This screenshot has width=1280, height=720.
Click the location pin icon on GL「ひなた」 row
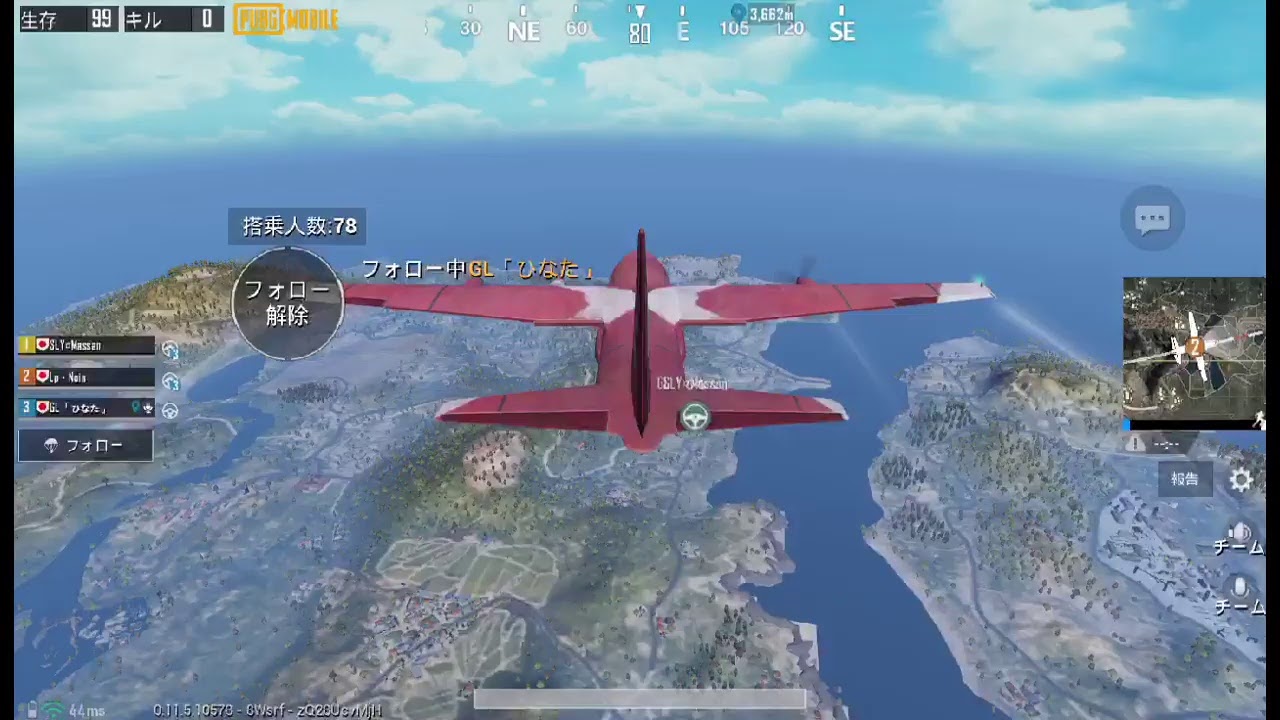pyautogui.click(x=135, y=408)
